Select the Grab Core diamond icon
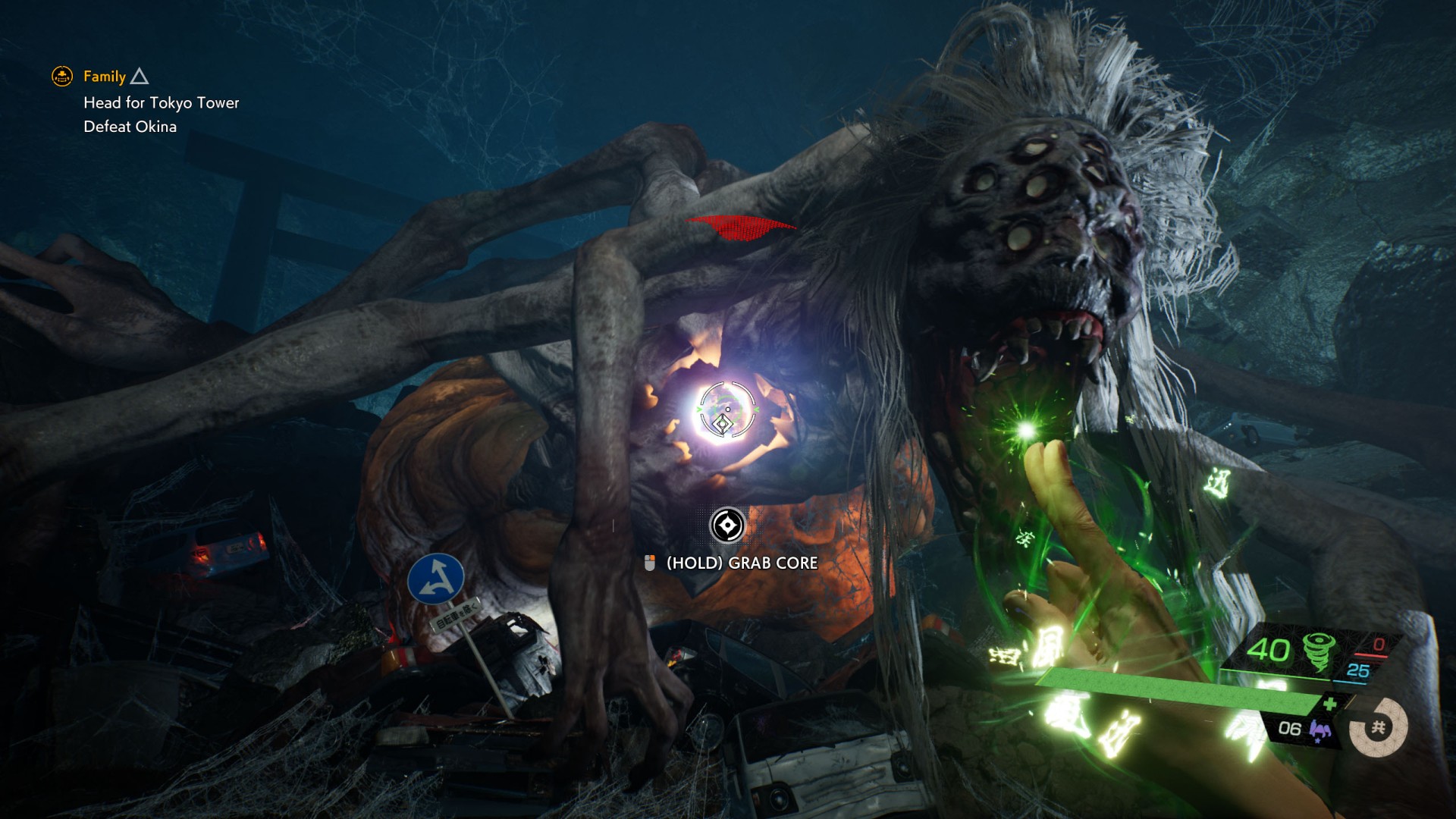Screen dimensions: 1456x819 click(726, 525)
